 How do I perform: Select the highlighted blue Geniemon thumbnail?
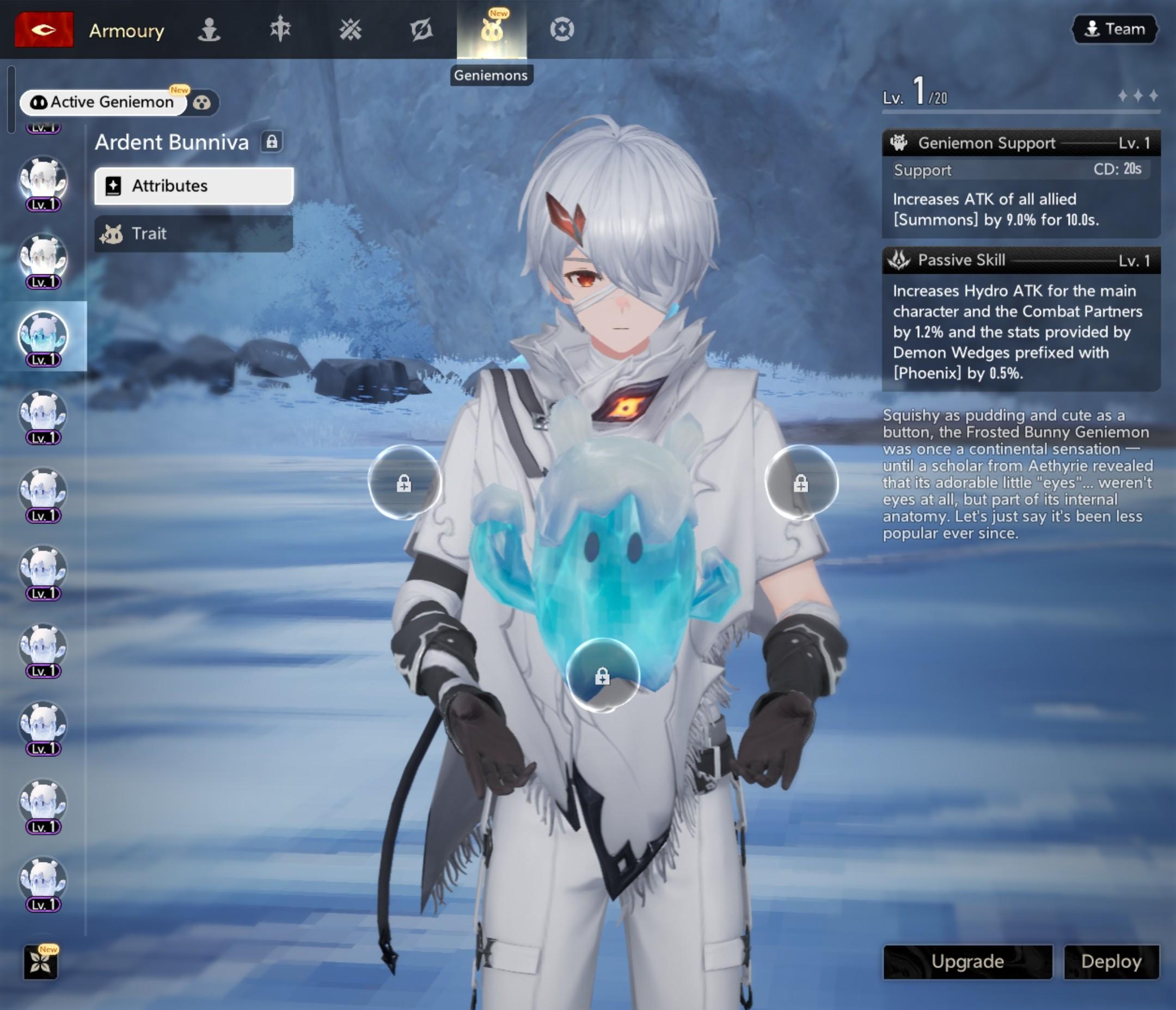[x=43, y=336]
